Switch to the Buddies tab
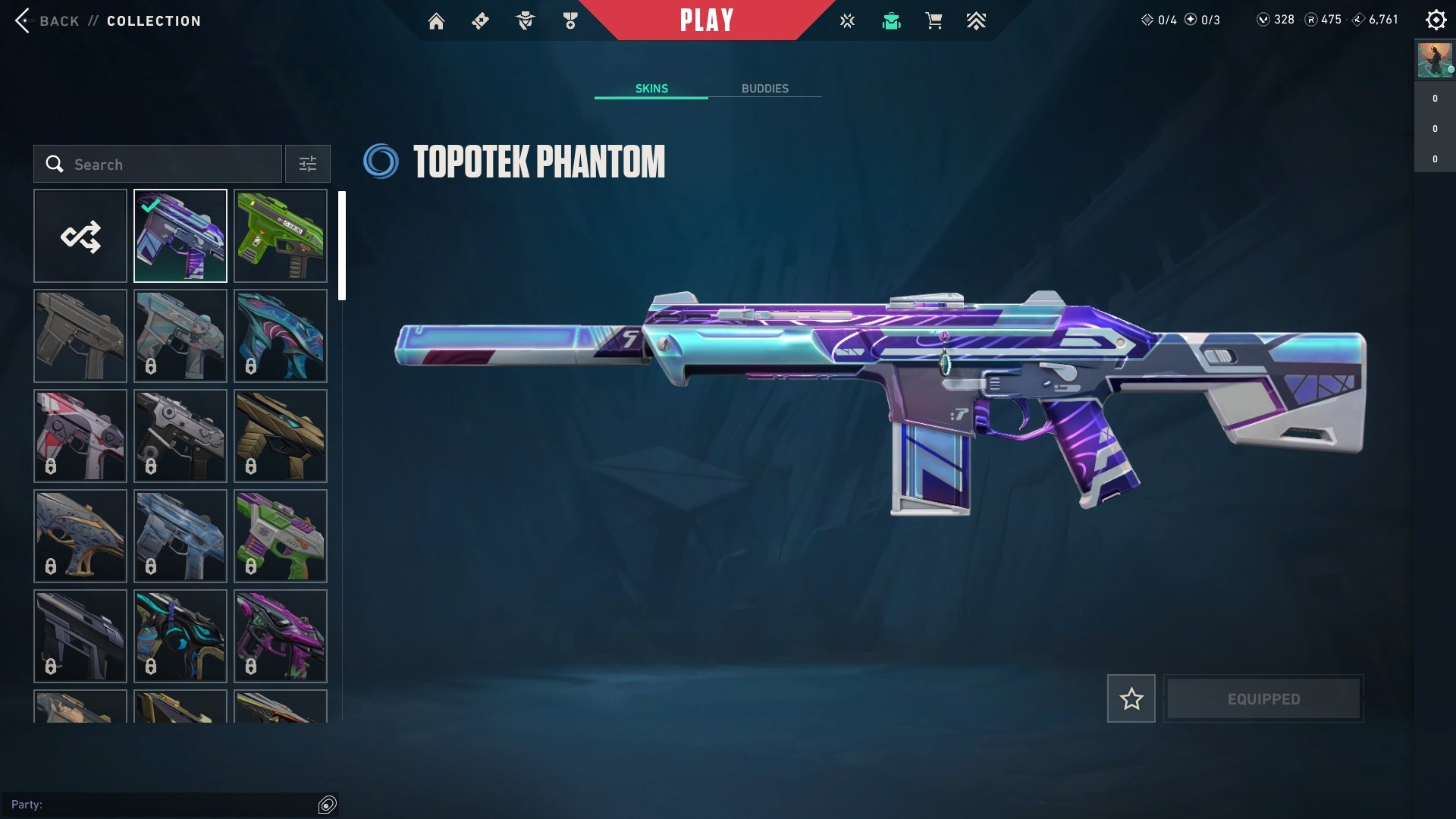This screenshot has height=819, width=1456. (764, 89)
